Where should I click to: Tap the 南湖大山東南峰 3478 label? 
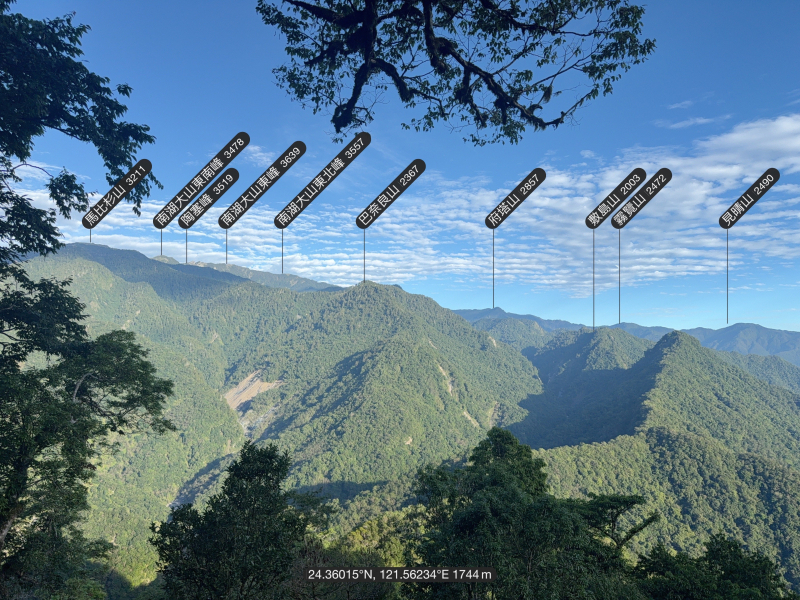tap(201, 180)
